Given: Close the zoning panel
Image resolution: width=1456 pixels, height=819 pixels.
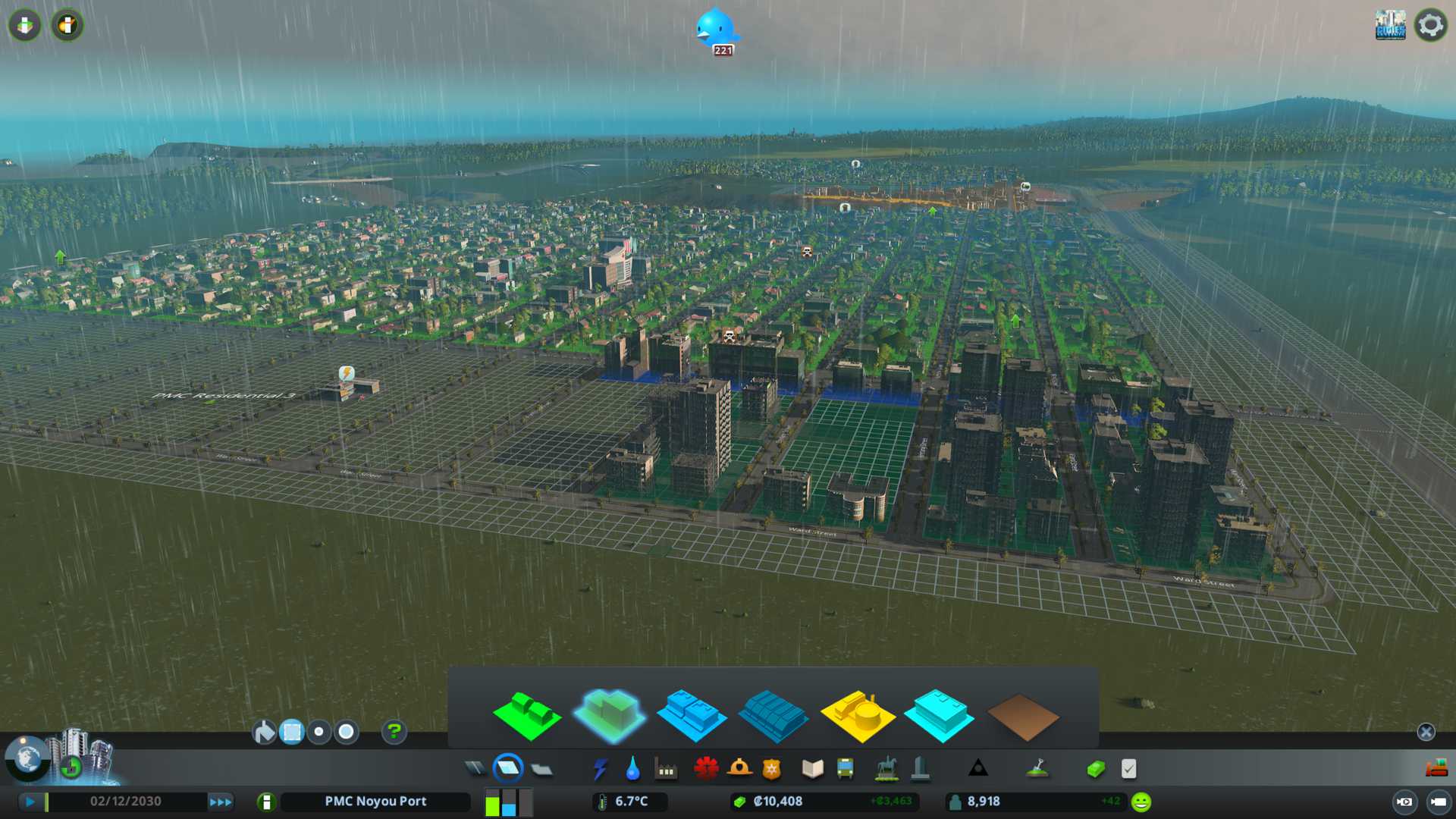Looking at the screenshot, I should [1426, 732].
